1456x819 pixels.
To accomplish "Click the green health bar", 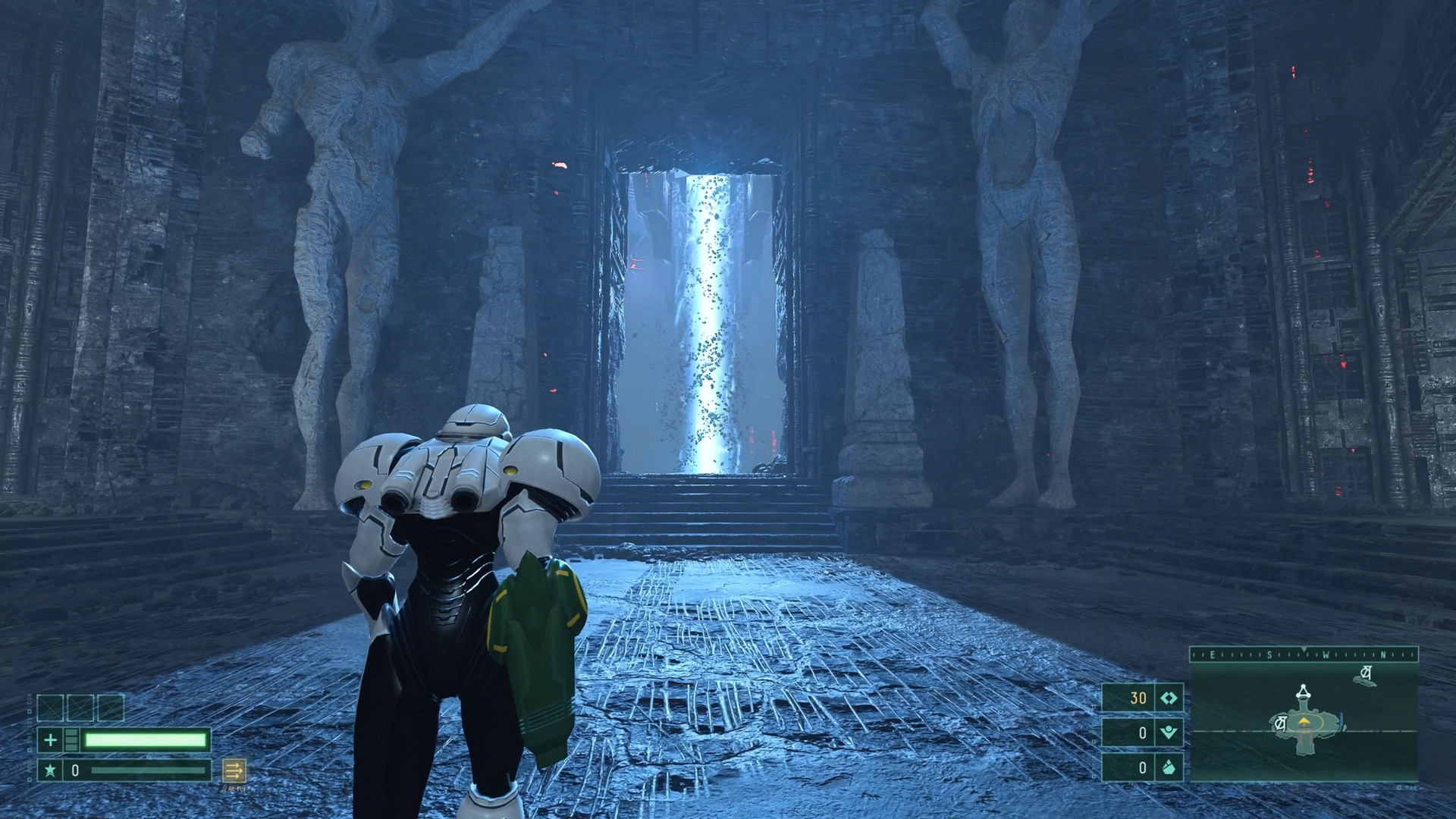I will tap(146, 739).
